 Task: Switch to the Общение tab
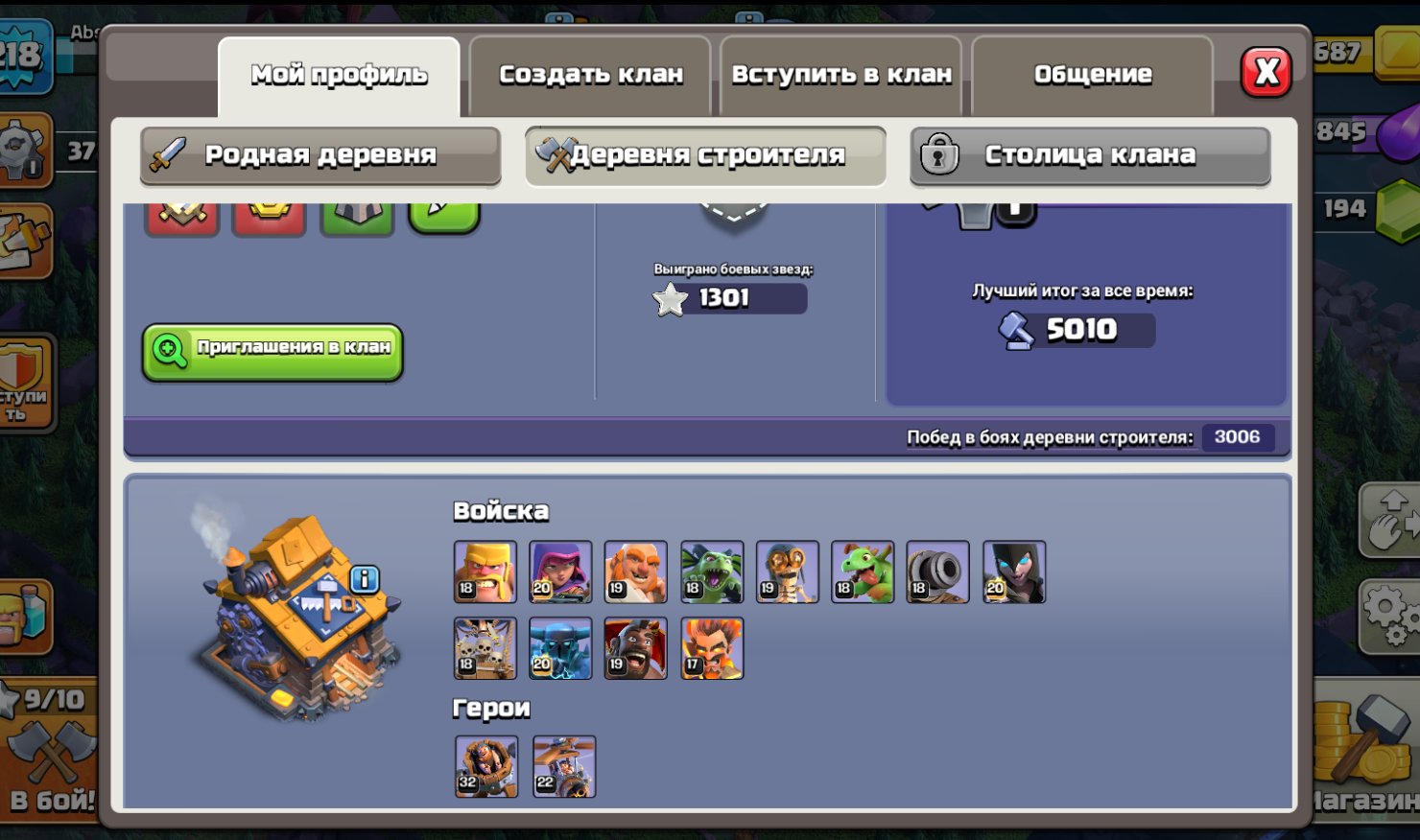tap(1093, 73)
